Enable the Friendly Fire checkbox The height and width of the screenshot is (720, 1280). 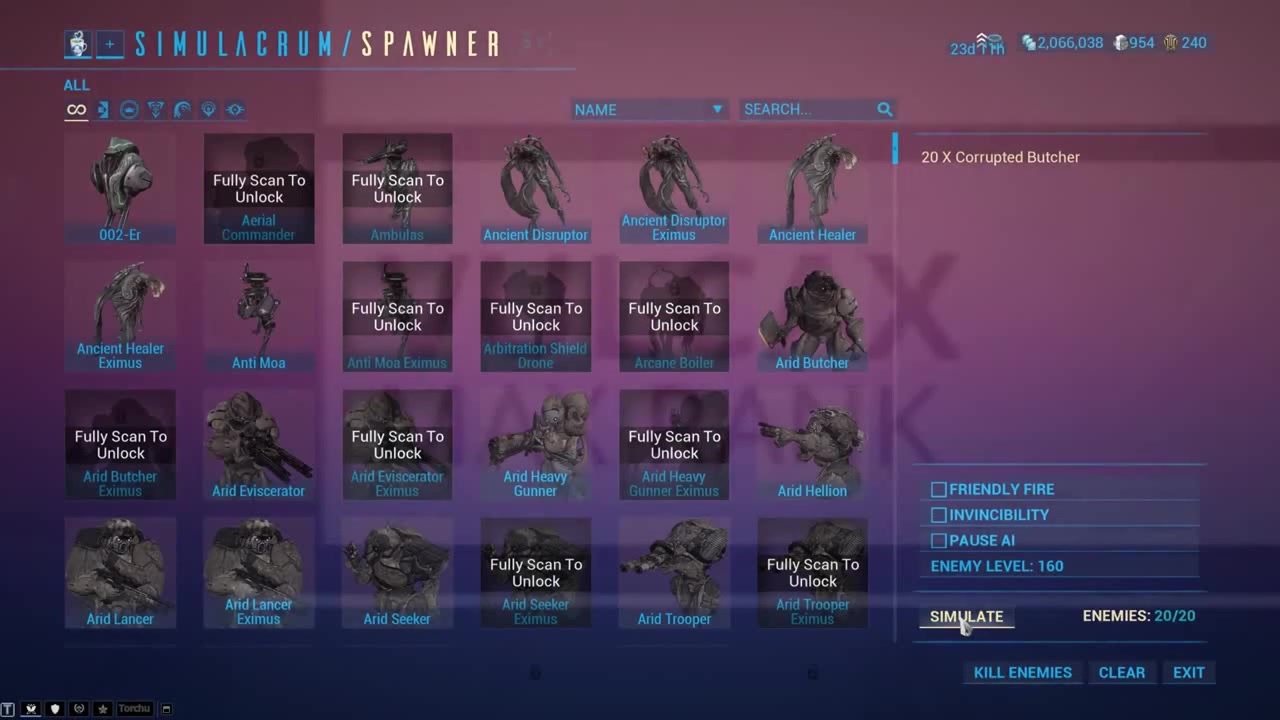[938, 489]
